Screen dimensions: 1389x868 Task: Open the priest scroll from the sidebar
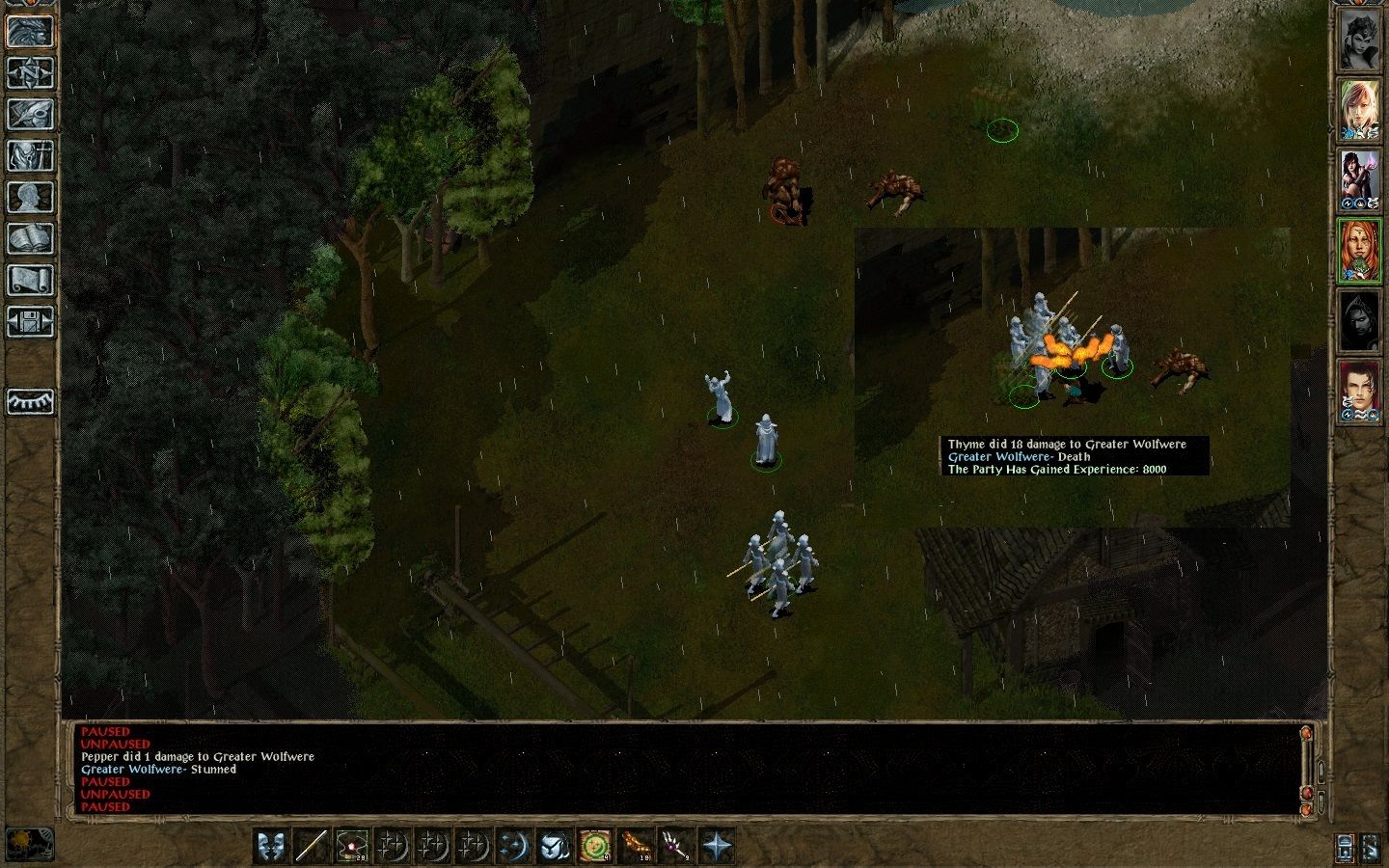tap(30, 280)
